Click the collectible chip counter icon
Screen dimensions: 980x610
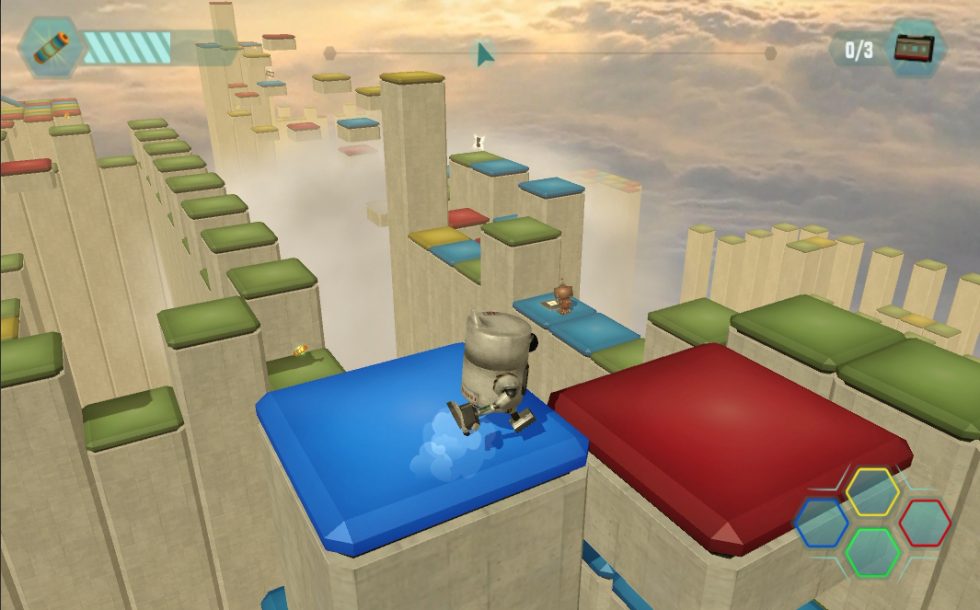pos(915,48)
